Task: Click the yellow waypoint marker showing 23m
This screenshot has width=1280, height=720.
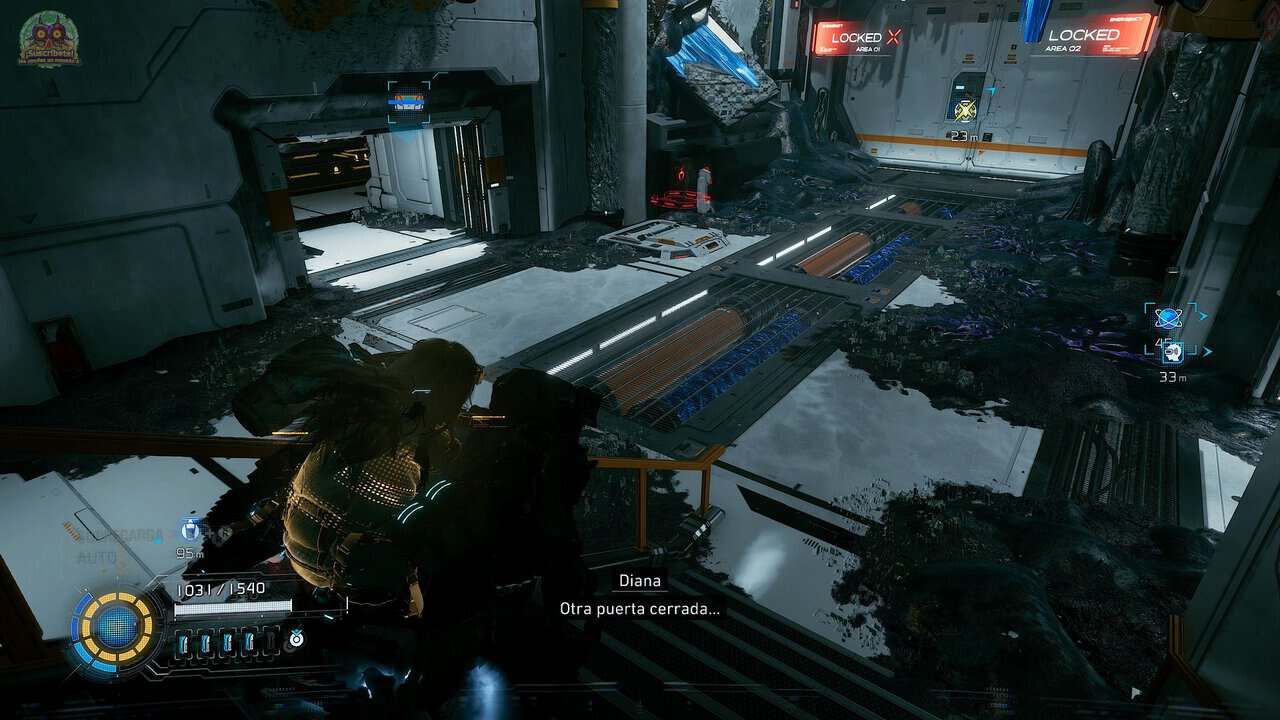Action: (x=964, y=111)
